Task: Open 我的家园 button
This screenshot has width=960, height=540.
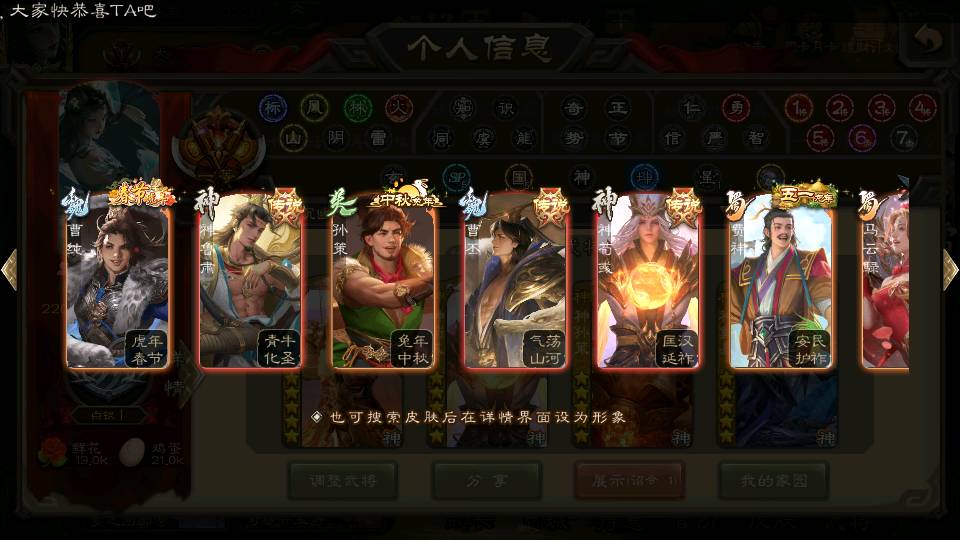Action: [773, 481]
